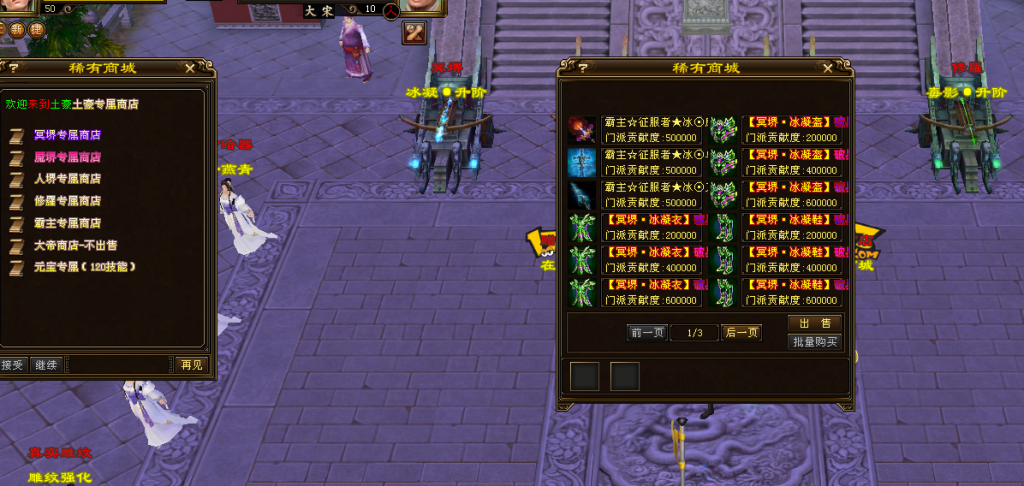Open the 修羅专属商店 entry

pos(67,201)
